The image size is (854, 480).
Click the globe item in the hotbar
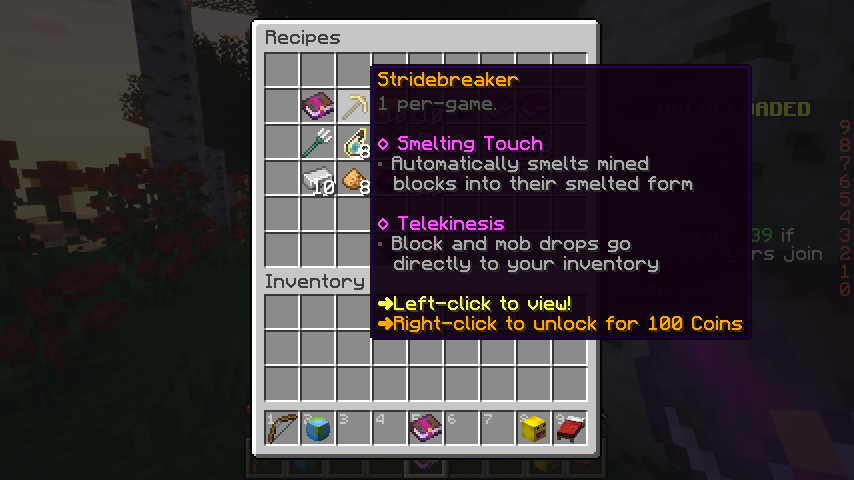click(x=318, y=428)
